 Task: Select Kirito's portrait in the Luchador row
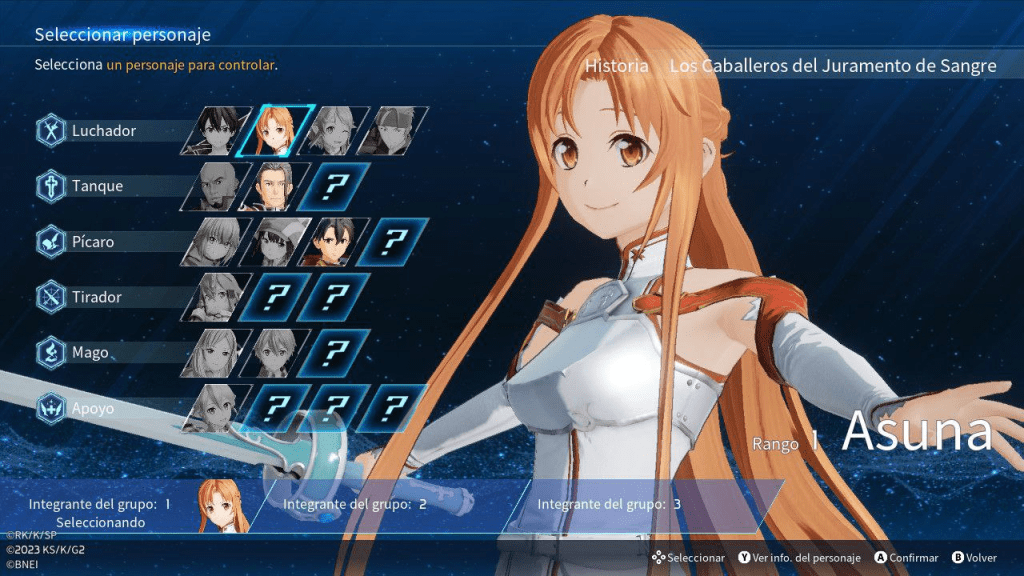(216, 130)
